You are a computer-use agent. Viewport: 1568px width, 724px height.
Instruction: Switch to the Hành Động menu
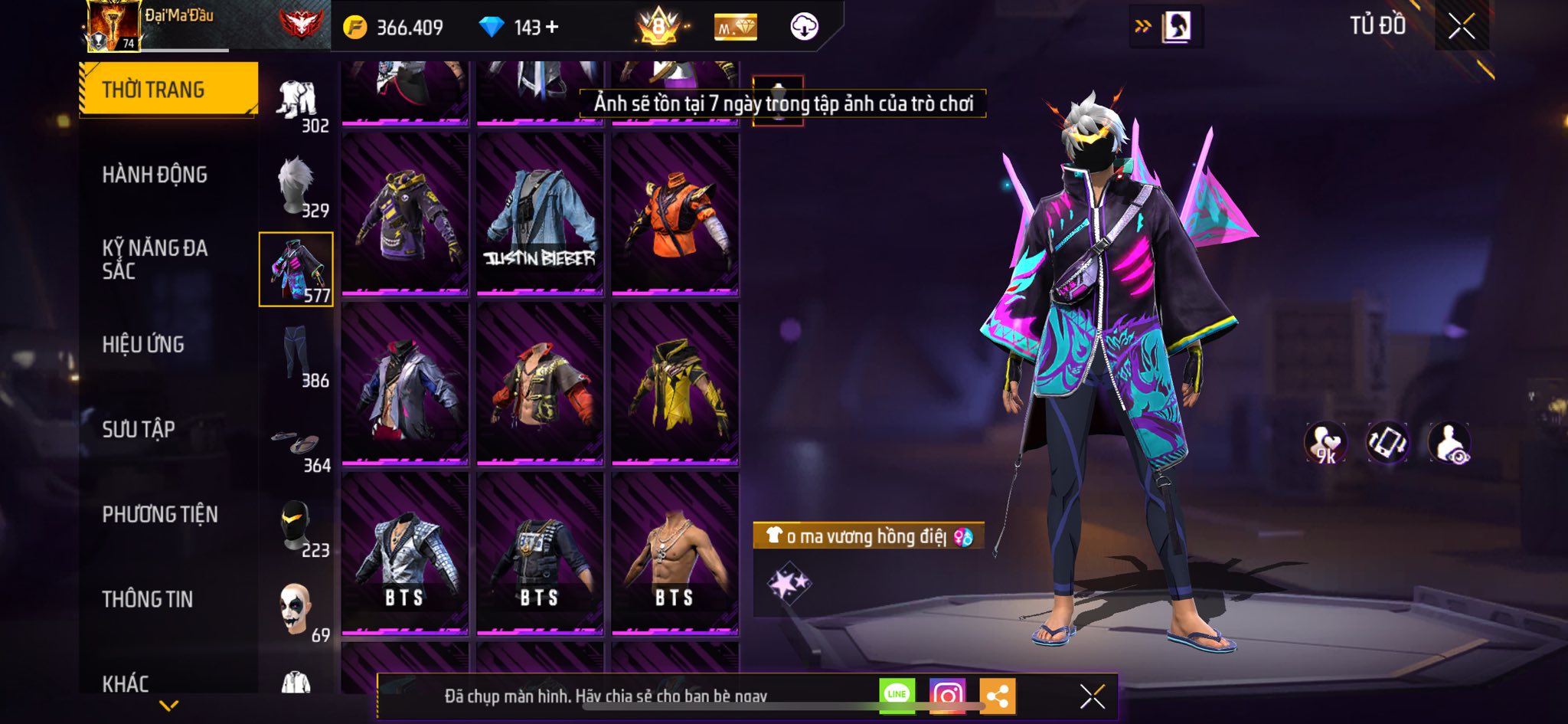coord(155,175)
